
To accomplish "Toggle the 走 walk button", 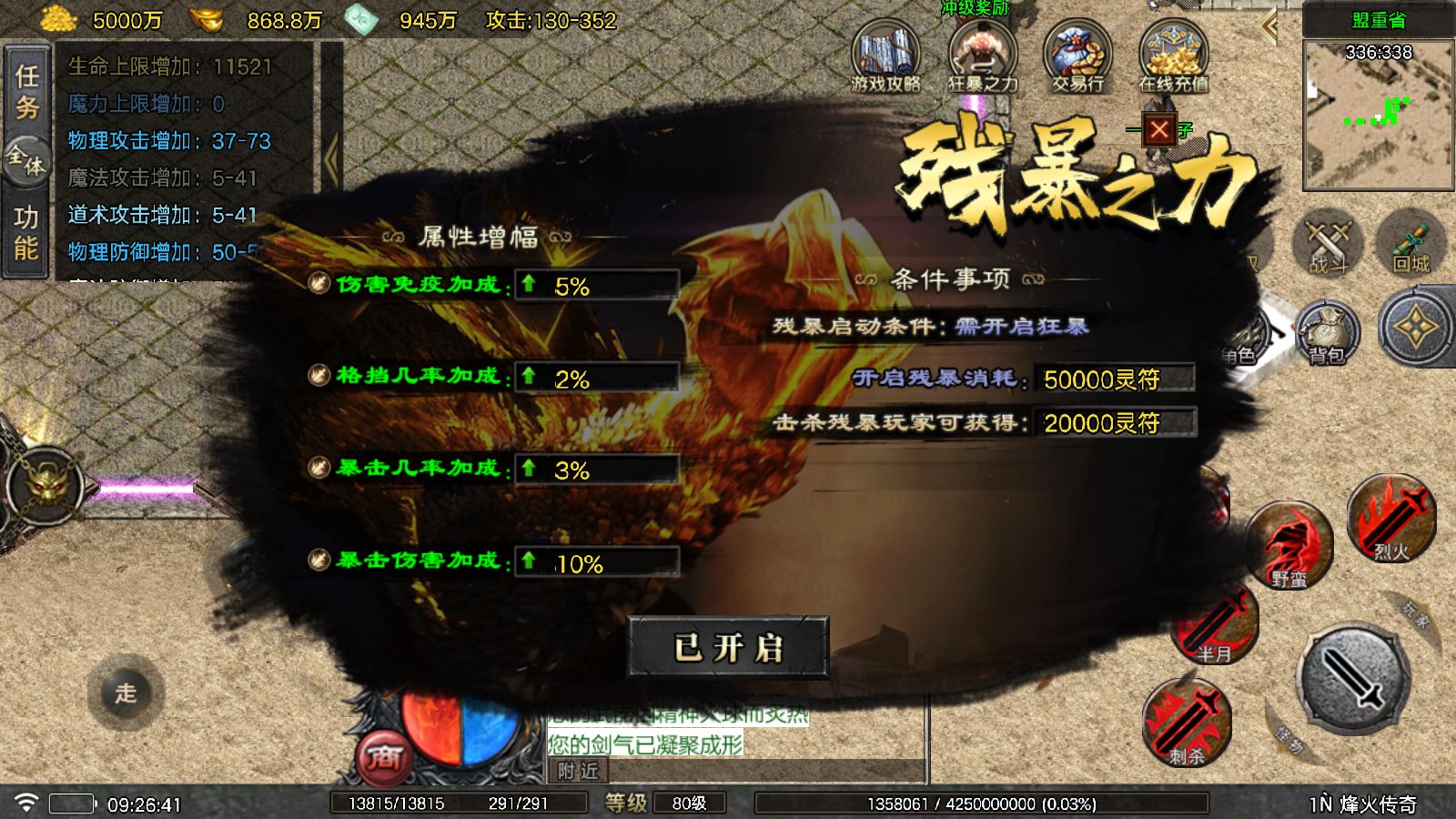I will click(126, 693).
